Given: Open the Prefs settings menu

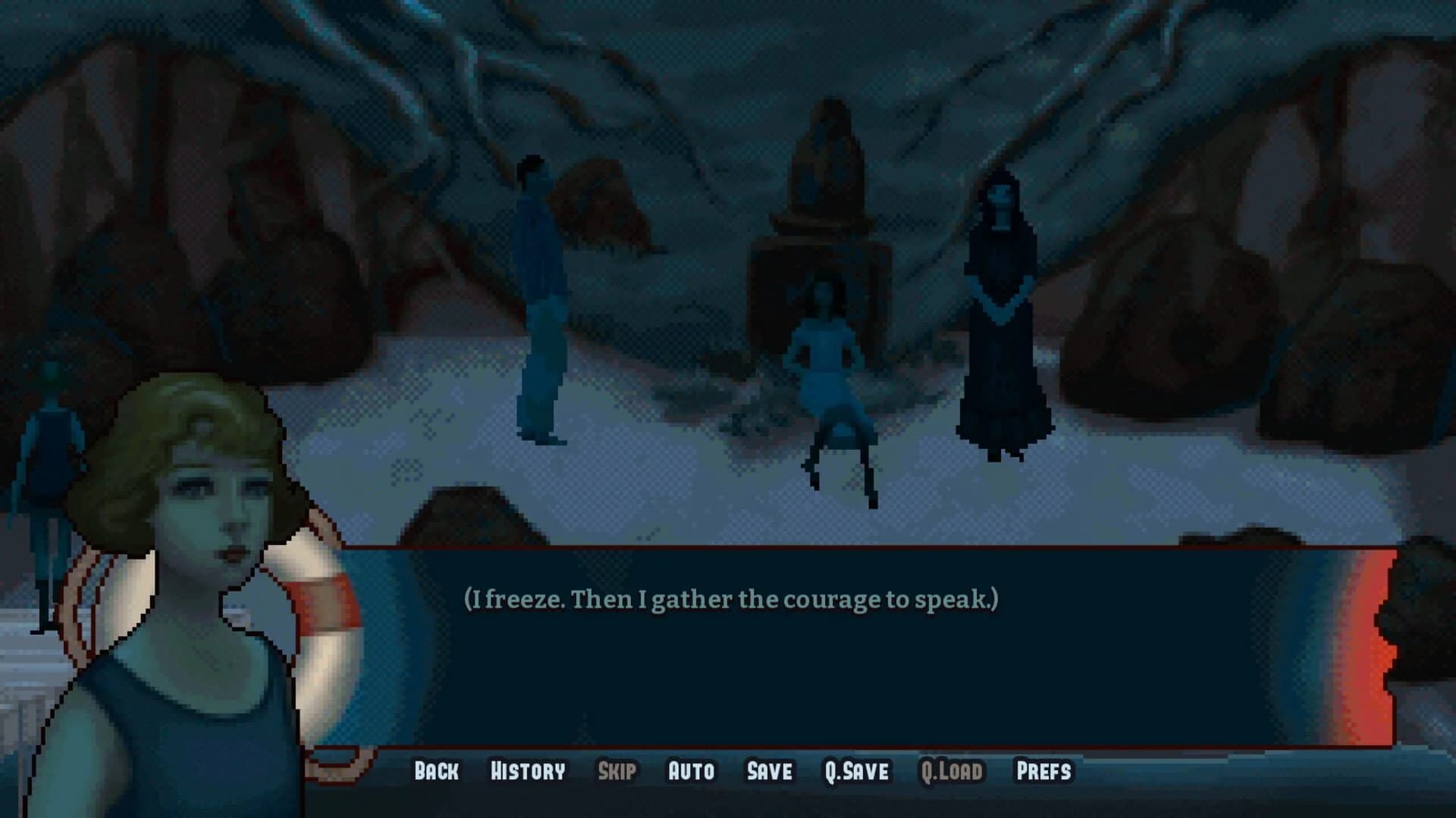Looking at the screenshot, I should (x=1044, y=771).
